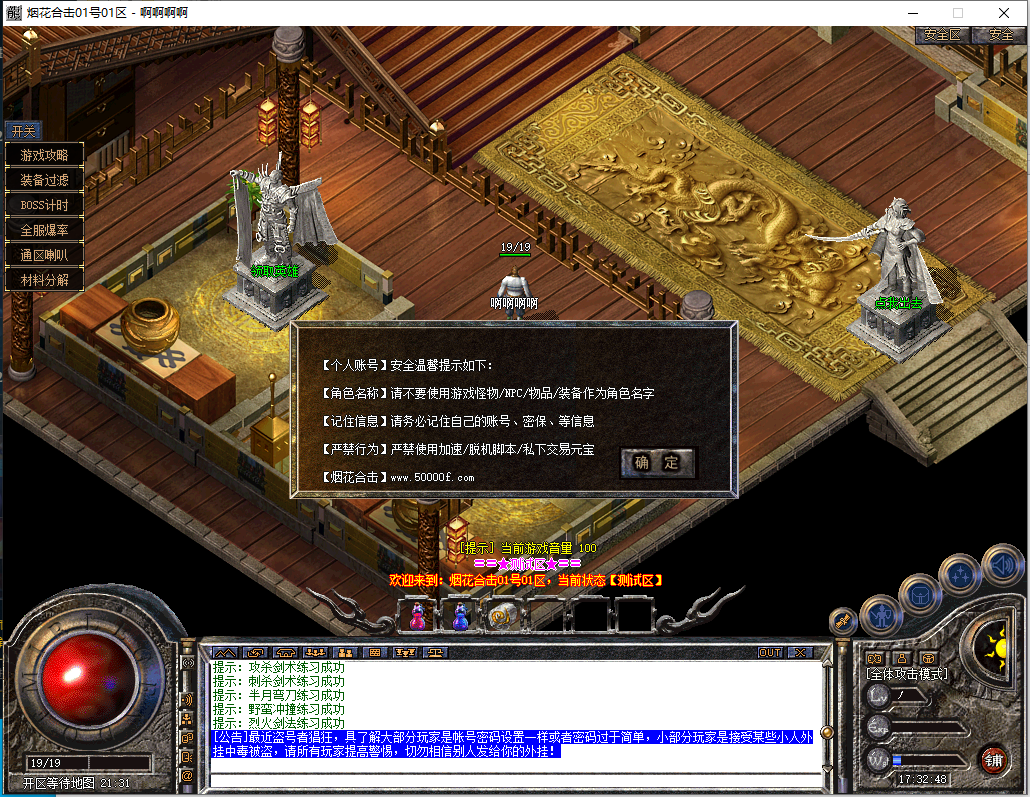View the 全服爆率 drop rates

[44, 230]
